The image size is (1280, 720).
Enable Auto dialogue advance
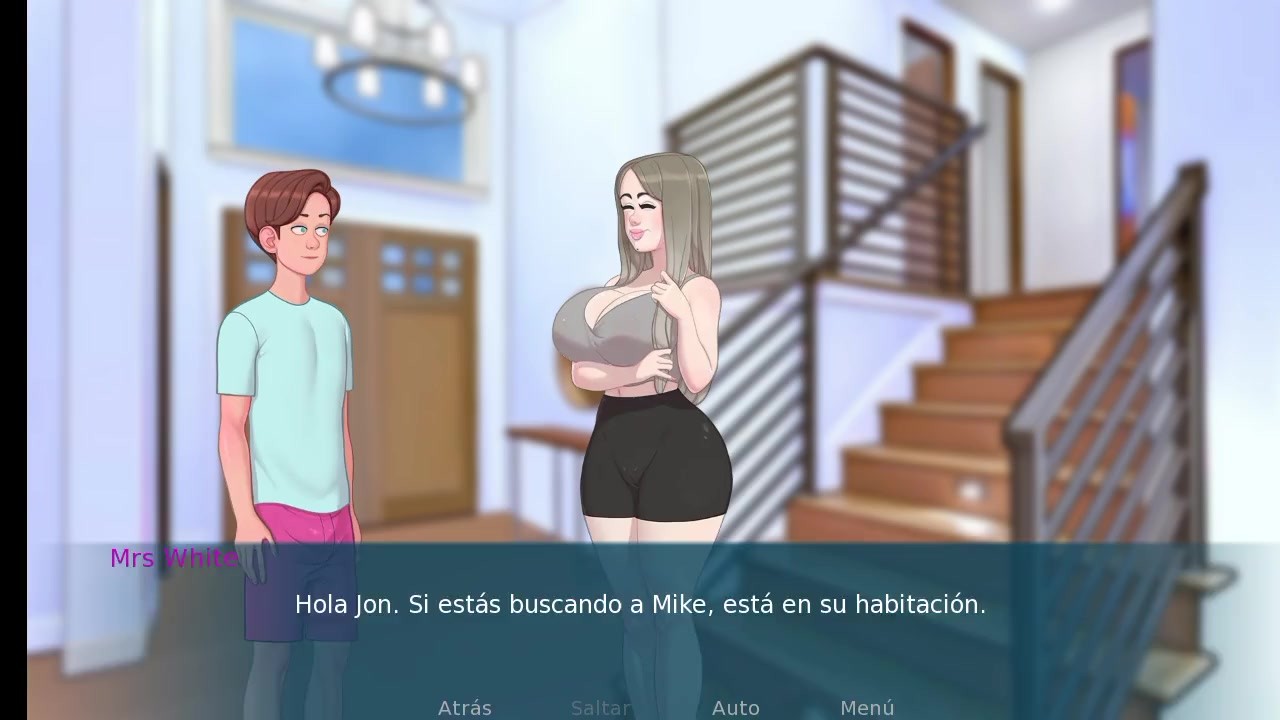pyautogui.click(x=735, y=708)
